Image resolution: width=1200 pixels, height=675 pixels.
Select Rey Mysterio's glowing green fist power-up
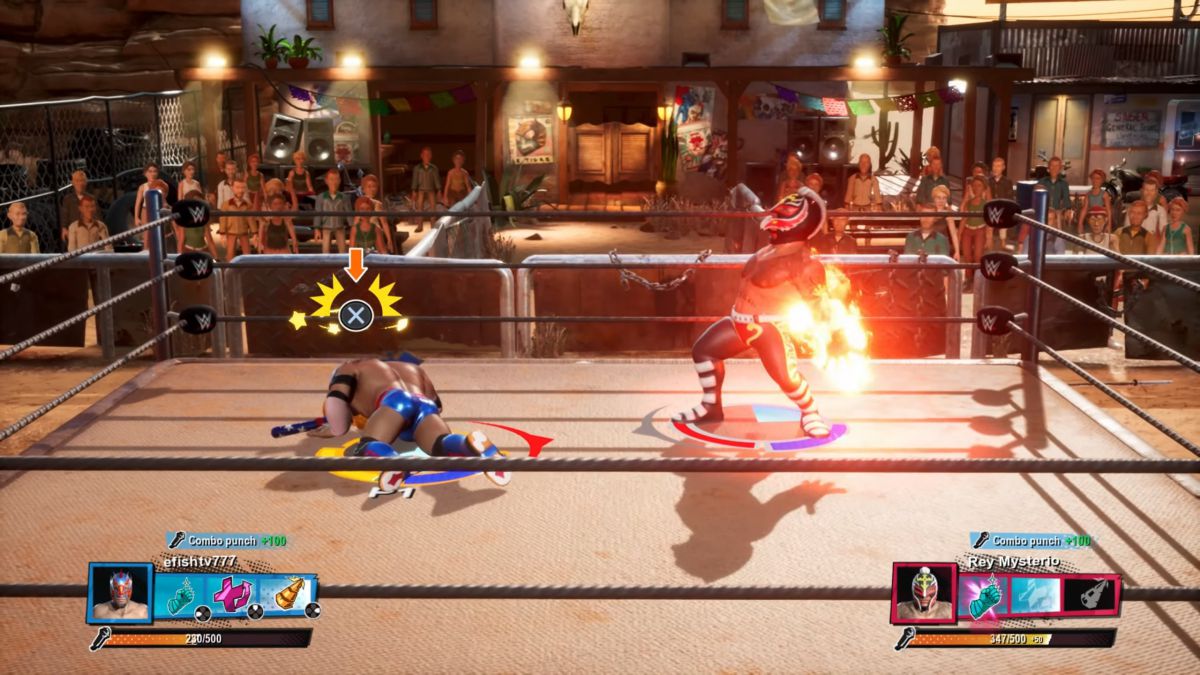(983, 596)
